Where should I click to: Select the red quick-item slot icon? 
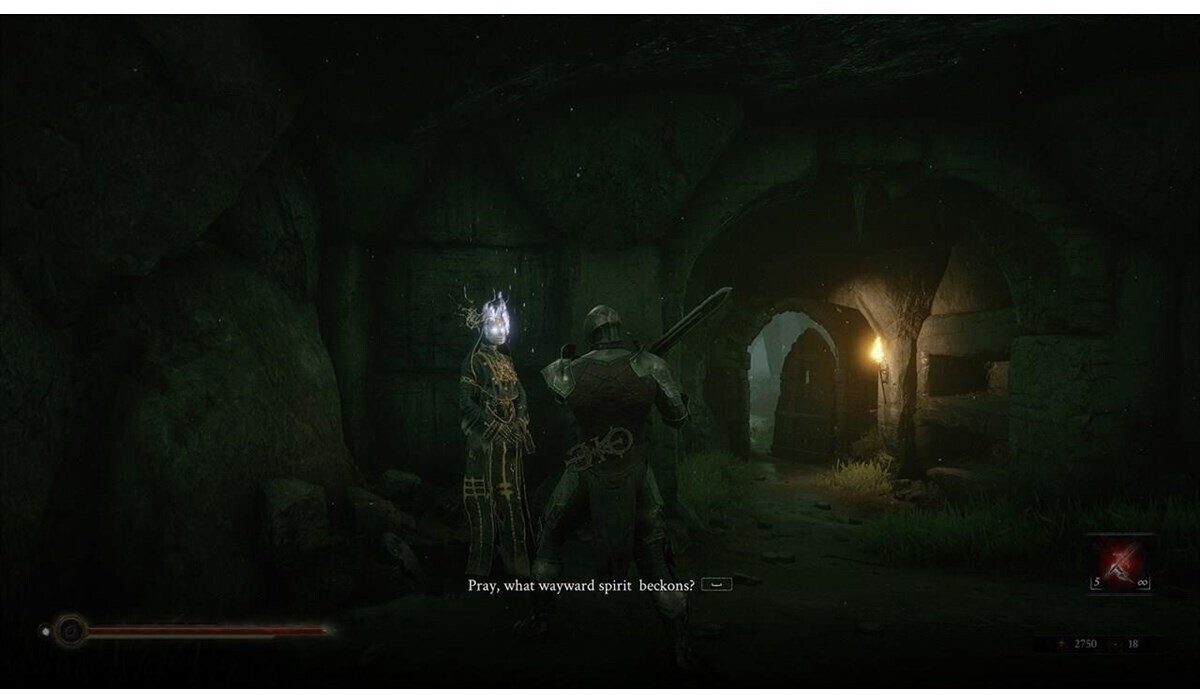coord(1119,563)
